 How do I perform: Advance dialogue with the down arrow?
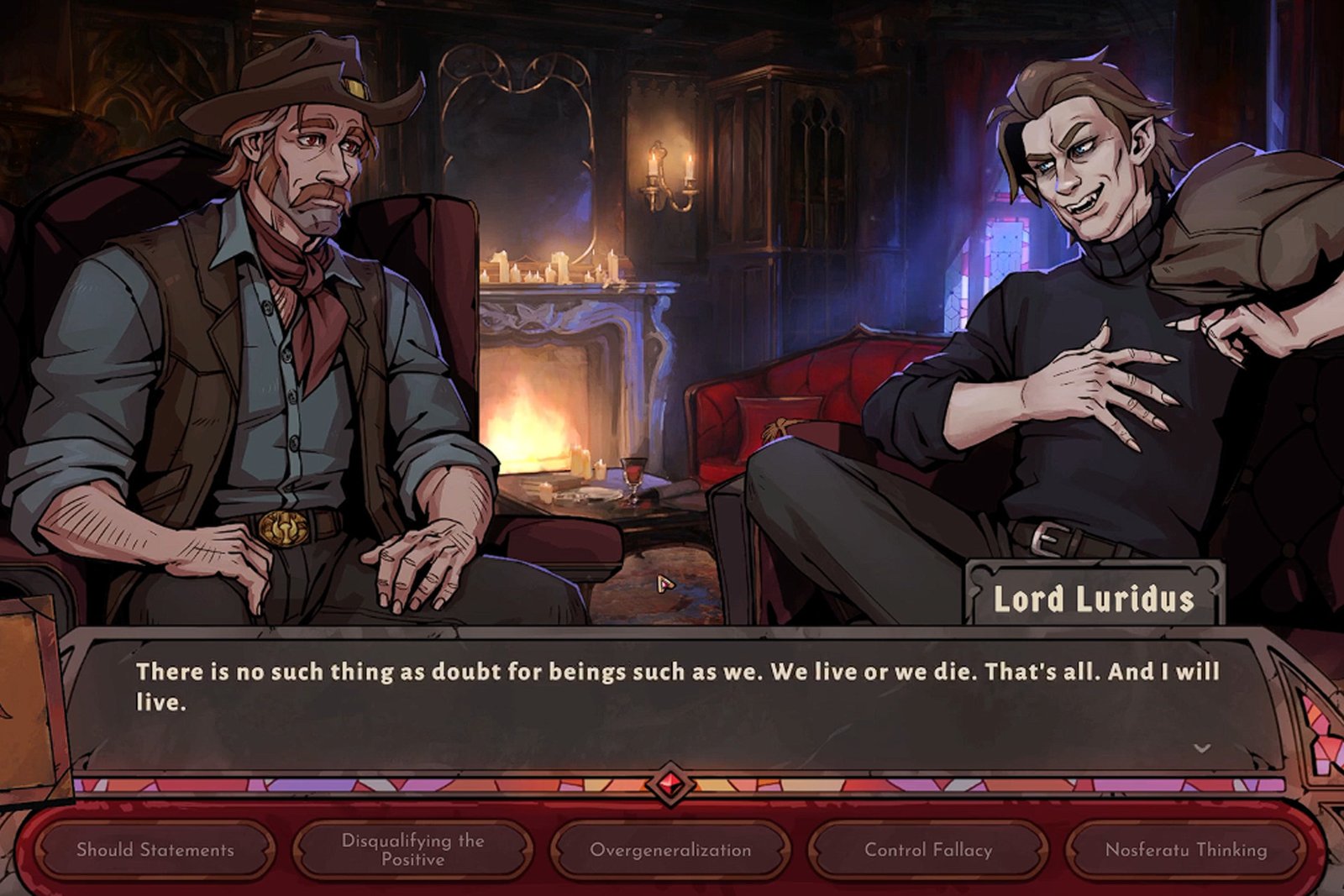(1202, 748)
